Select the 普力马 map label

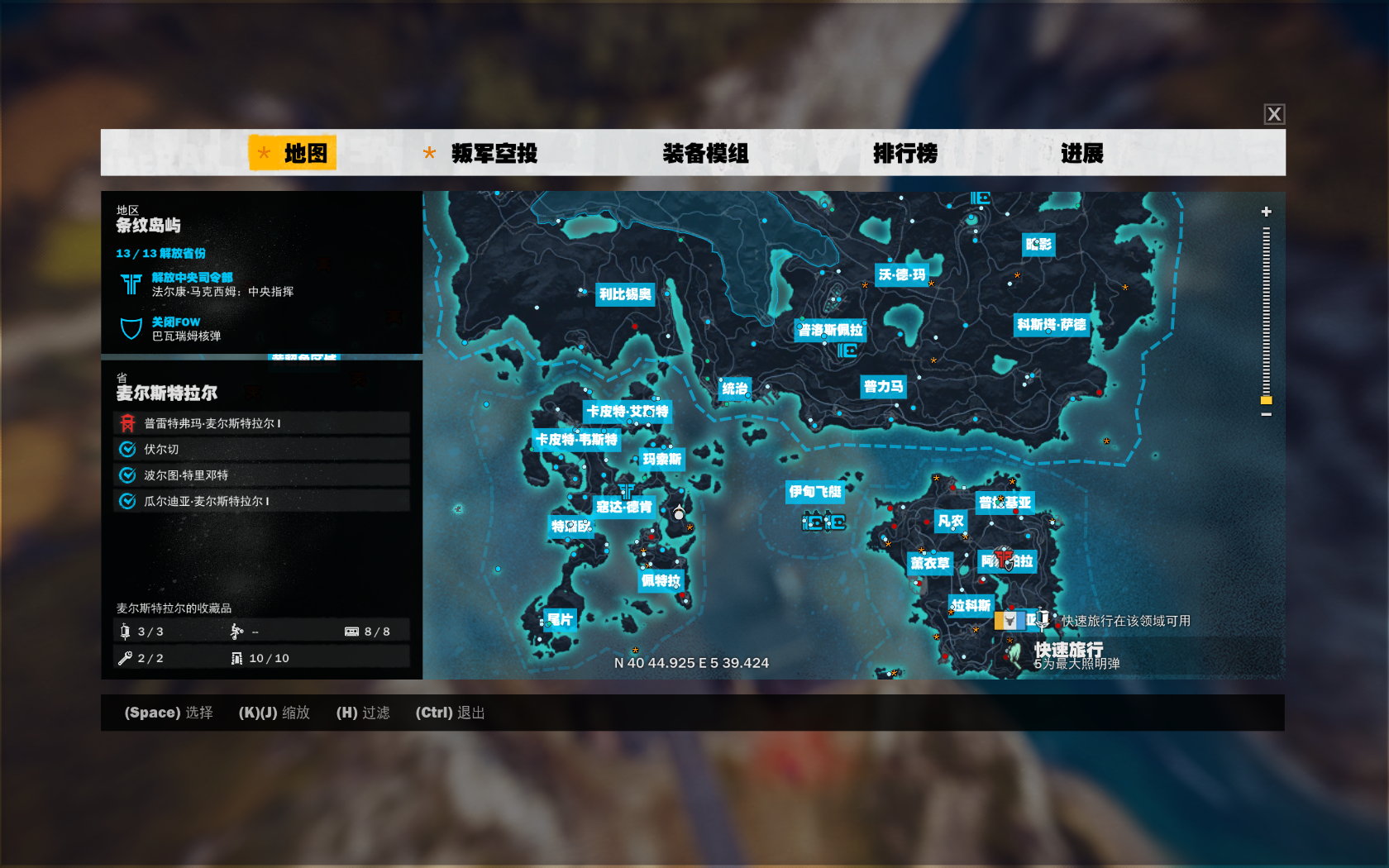(x=883, y=386)
